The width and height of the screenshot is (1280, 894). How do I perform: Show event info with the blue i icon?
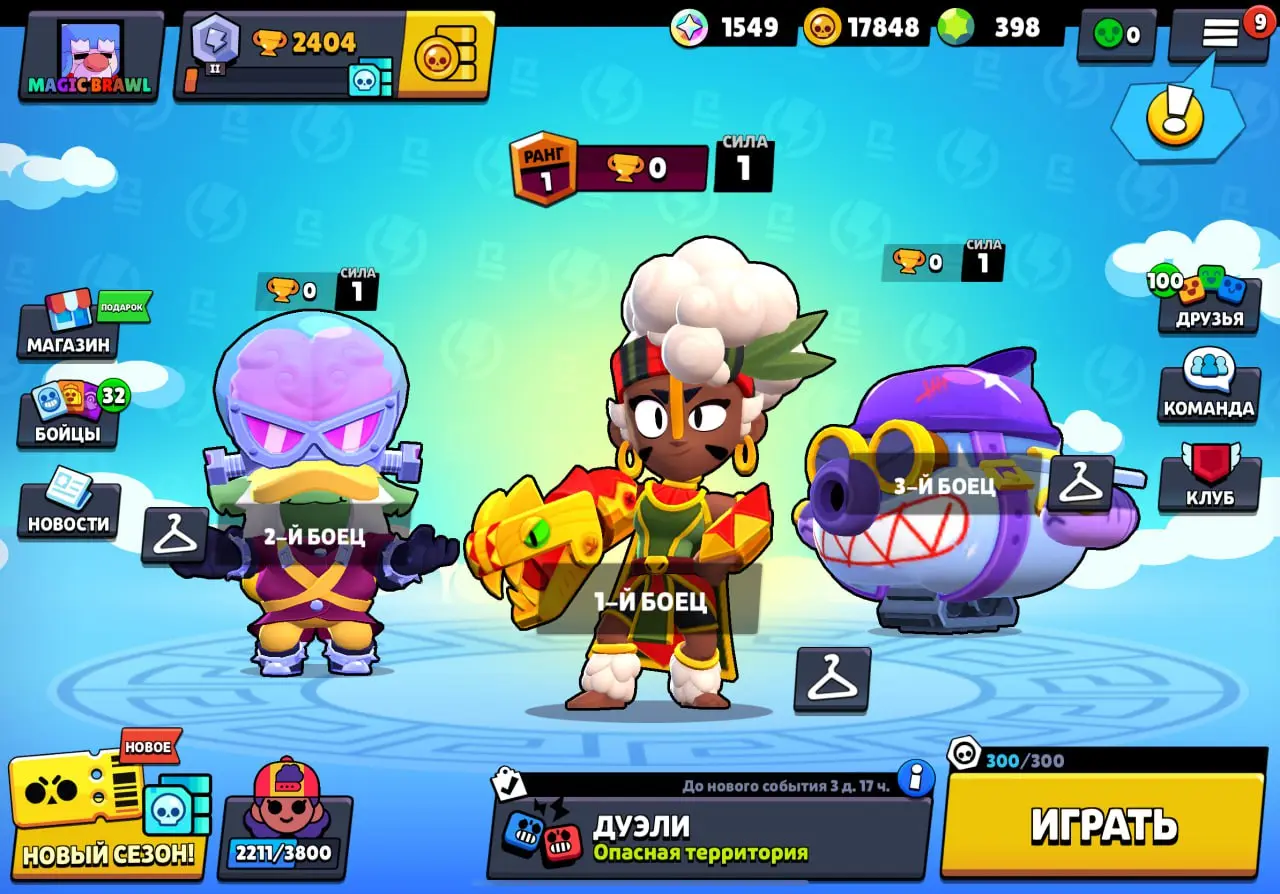pos(915,777)
